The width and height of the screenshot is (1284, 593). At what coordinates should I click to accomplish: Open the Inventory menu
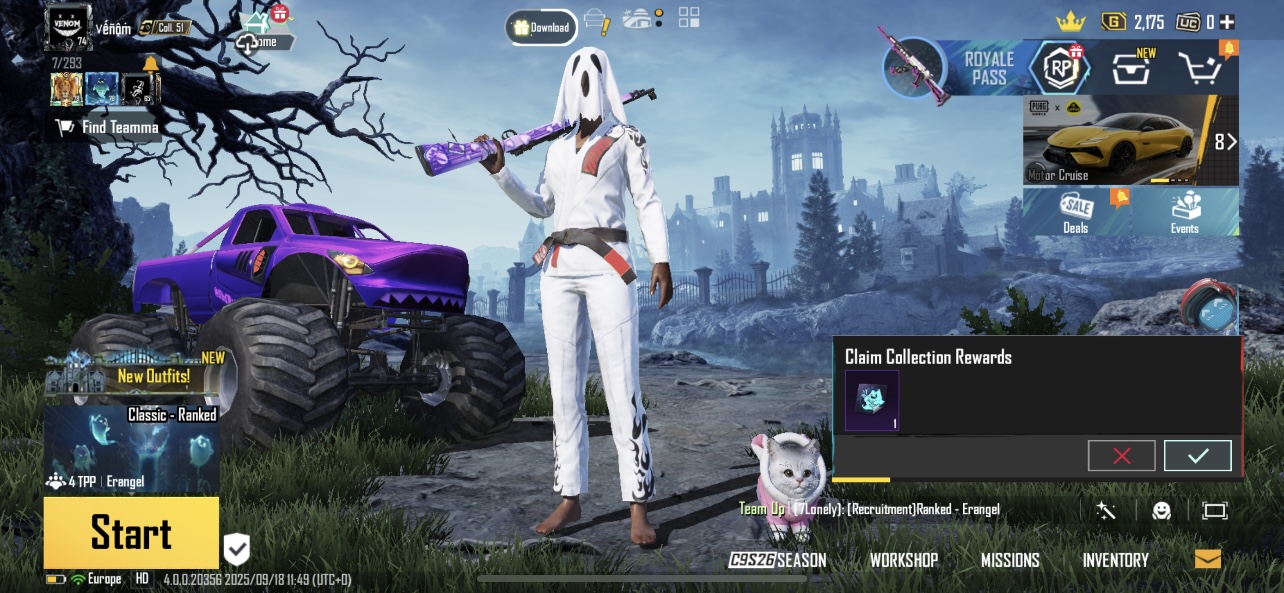tap(1115, 560)
